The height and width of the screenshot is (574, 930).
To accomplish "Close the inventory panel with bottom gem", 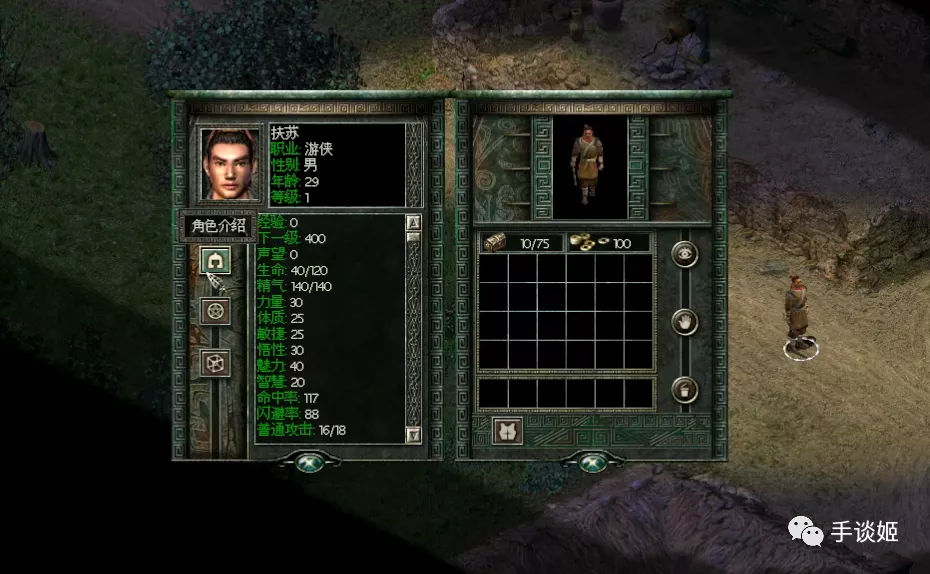I will pyautogui.click(x=591, y=462).
